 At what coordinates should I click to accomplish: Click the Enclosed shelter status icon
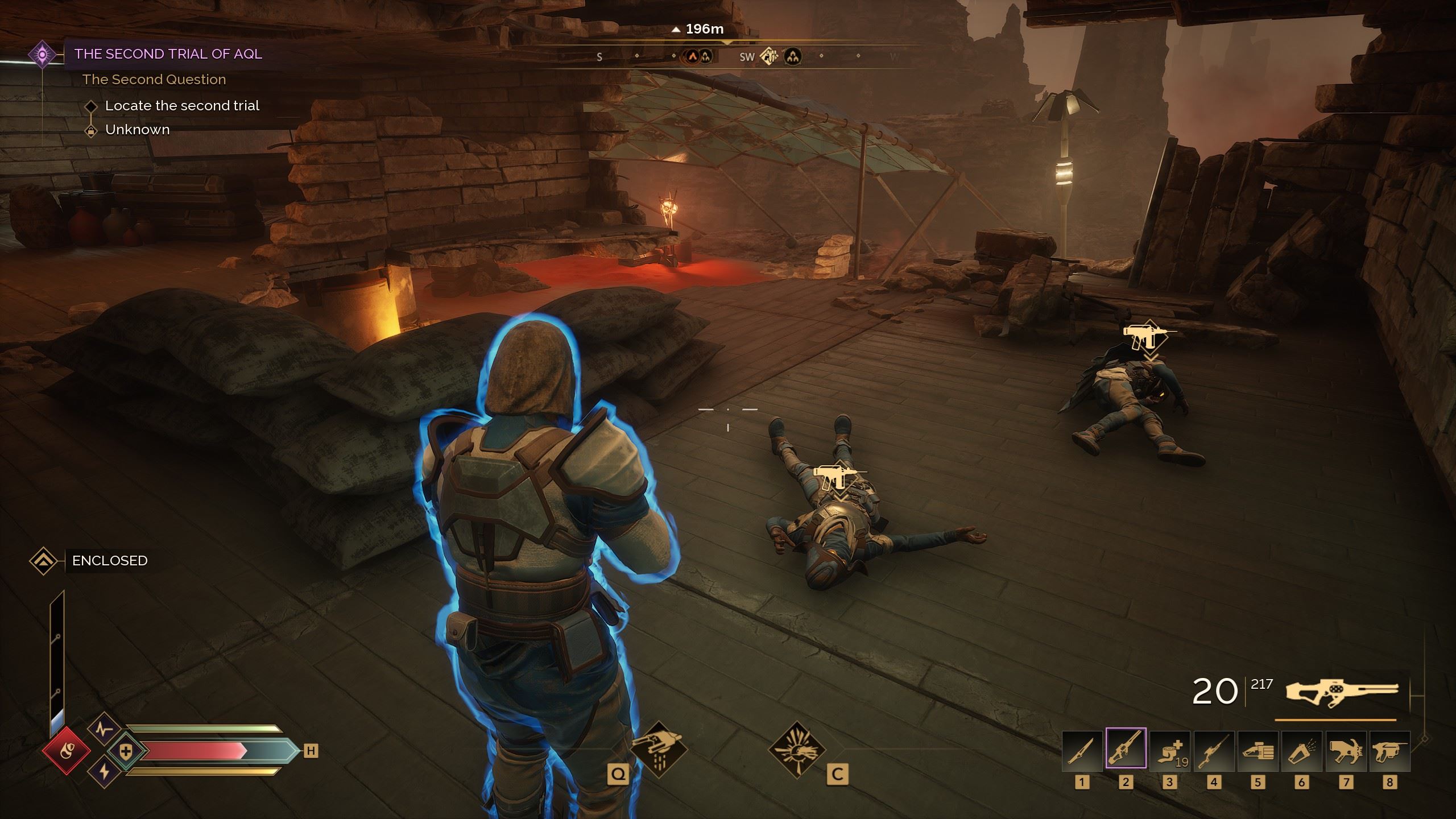(x=43, y=561)
